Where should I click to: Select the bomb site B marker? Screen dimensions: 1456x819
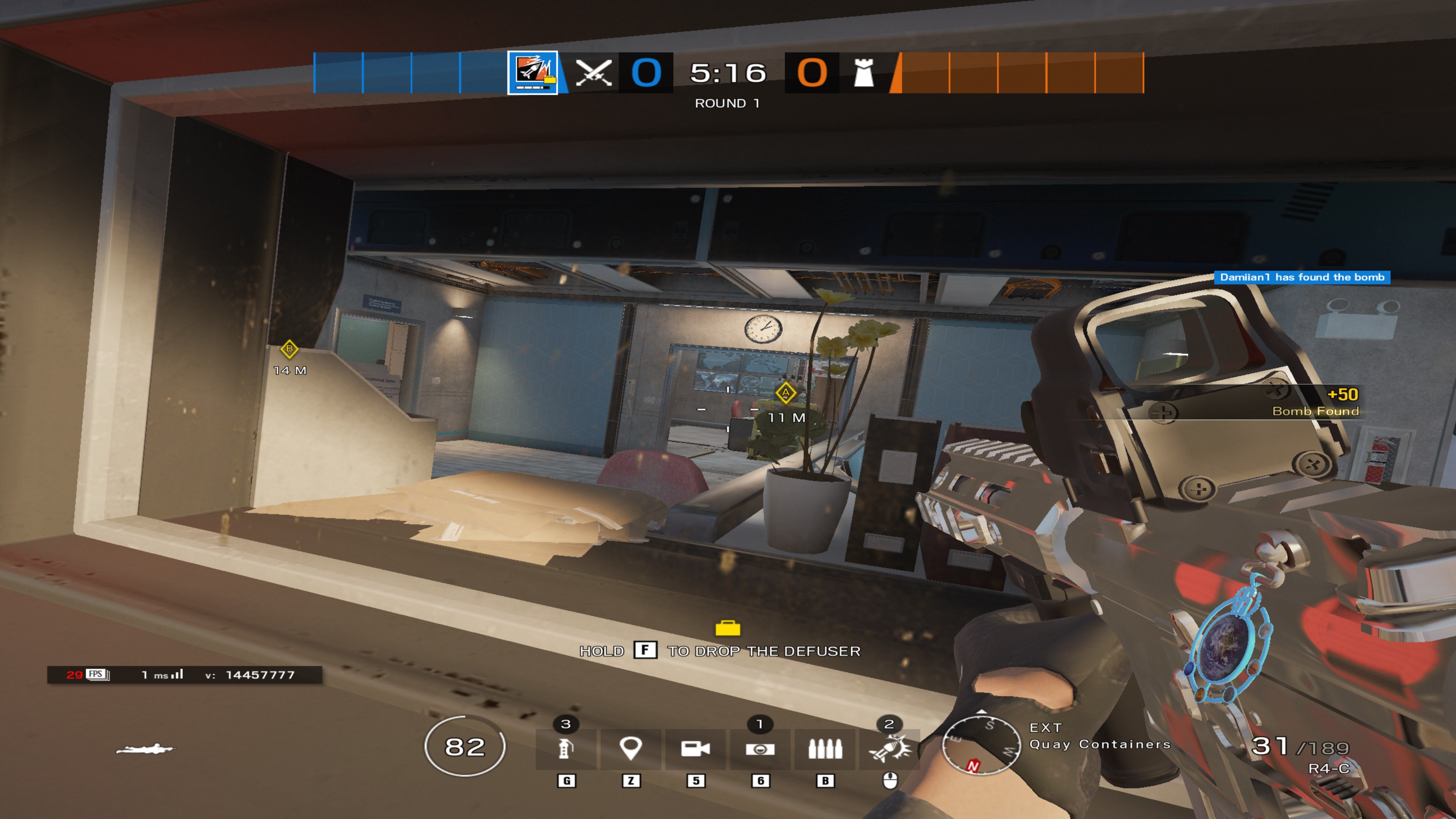(x=289, y=349)
